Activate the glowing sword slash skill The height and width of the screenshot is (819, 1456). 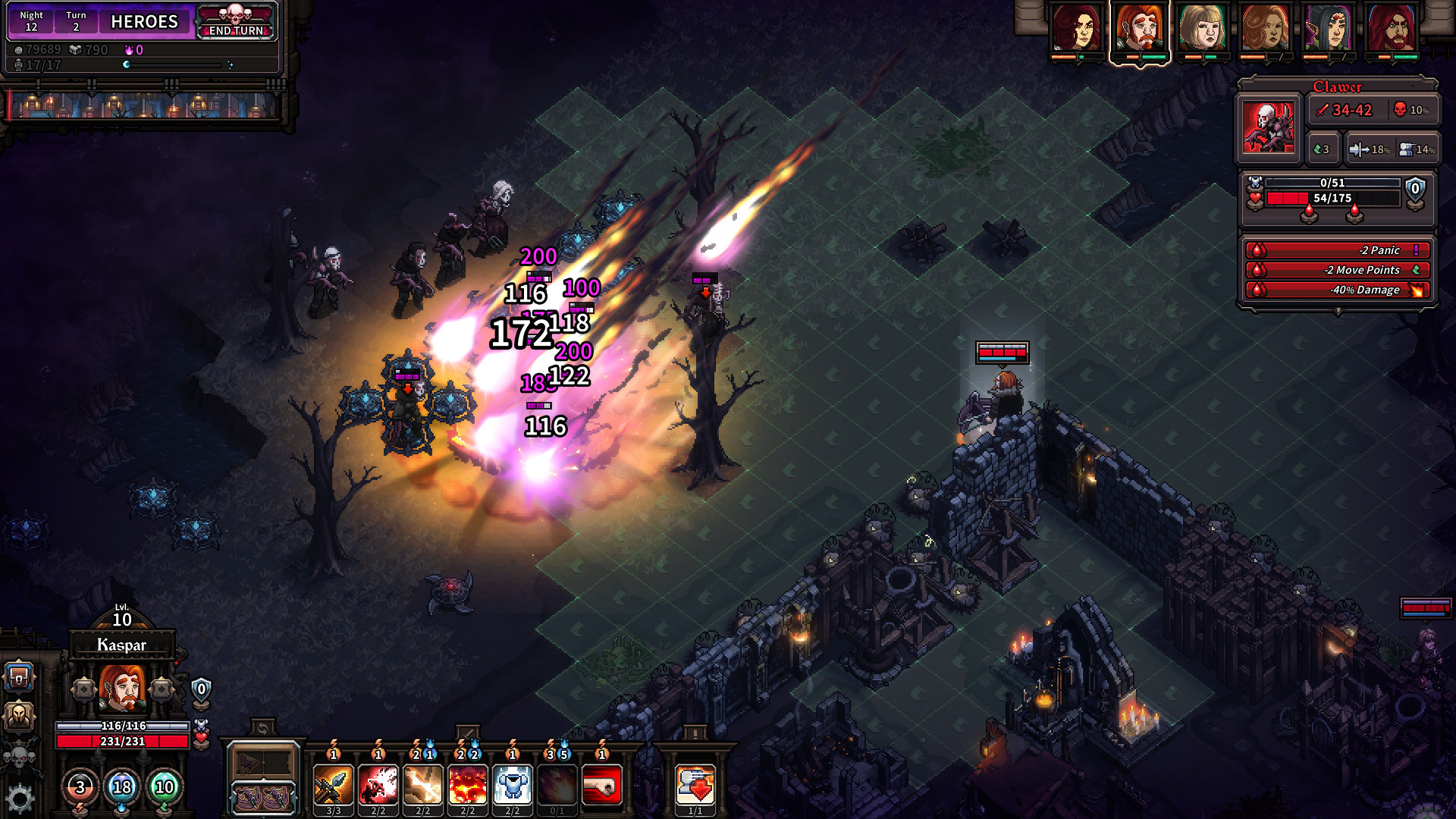tap(422, 785)
